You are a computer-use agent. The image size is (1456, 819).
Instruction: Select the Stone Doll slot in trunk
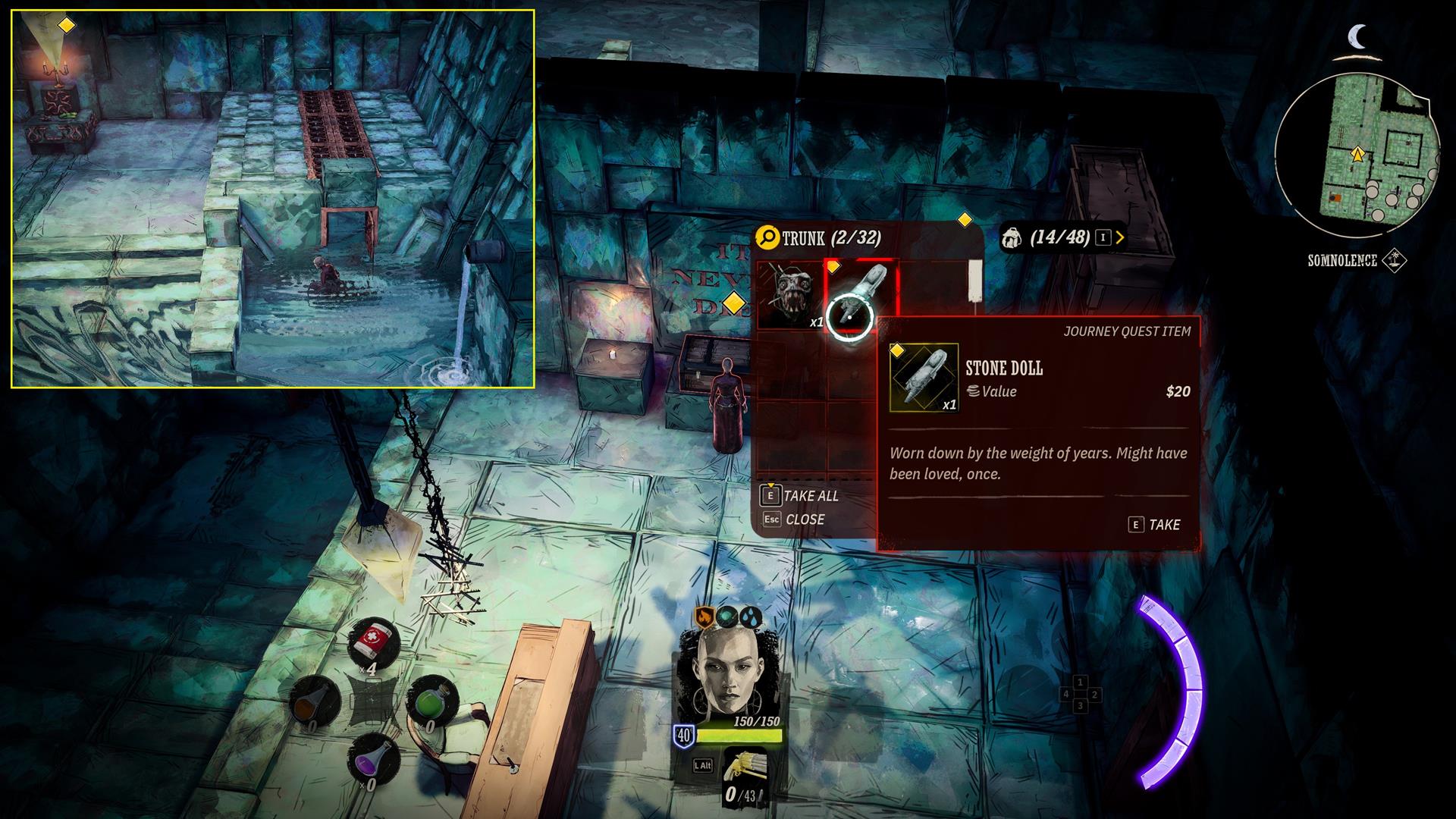point(862,295)
